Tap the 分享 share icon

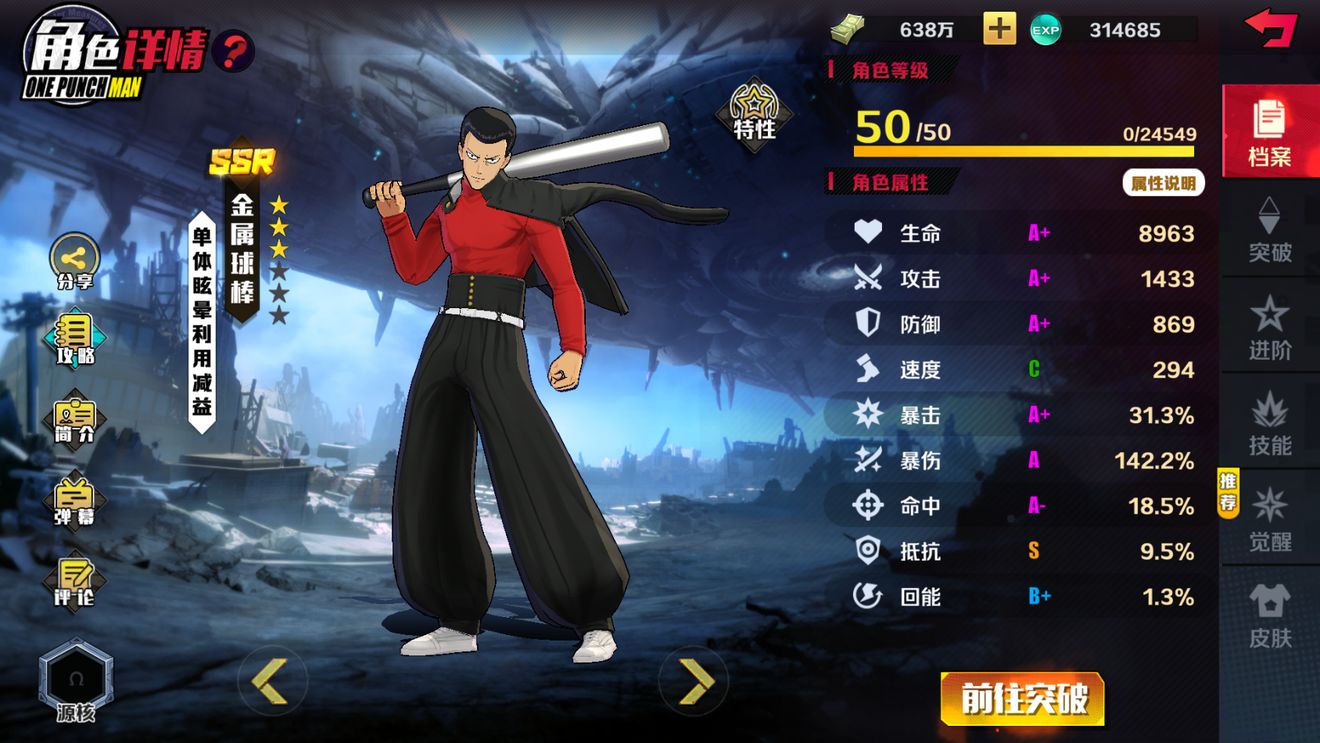[x=75, y=260]
